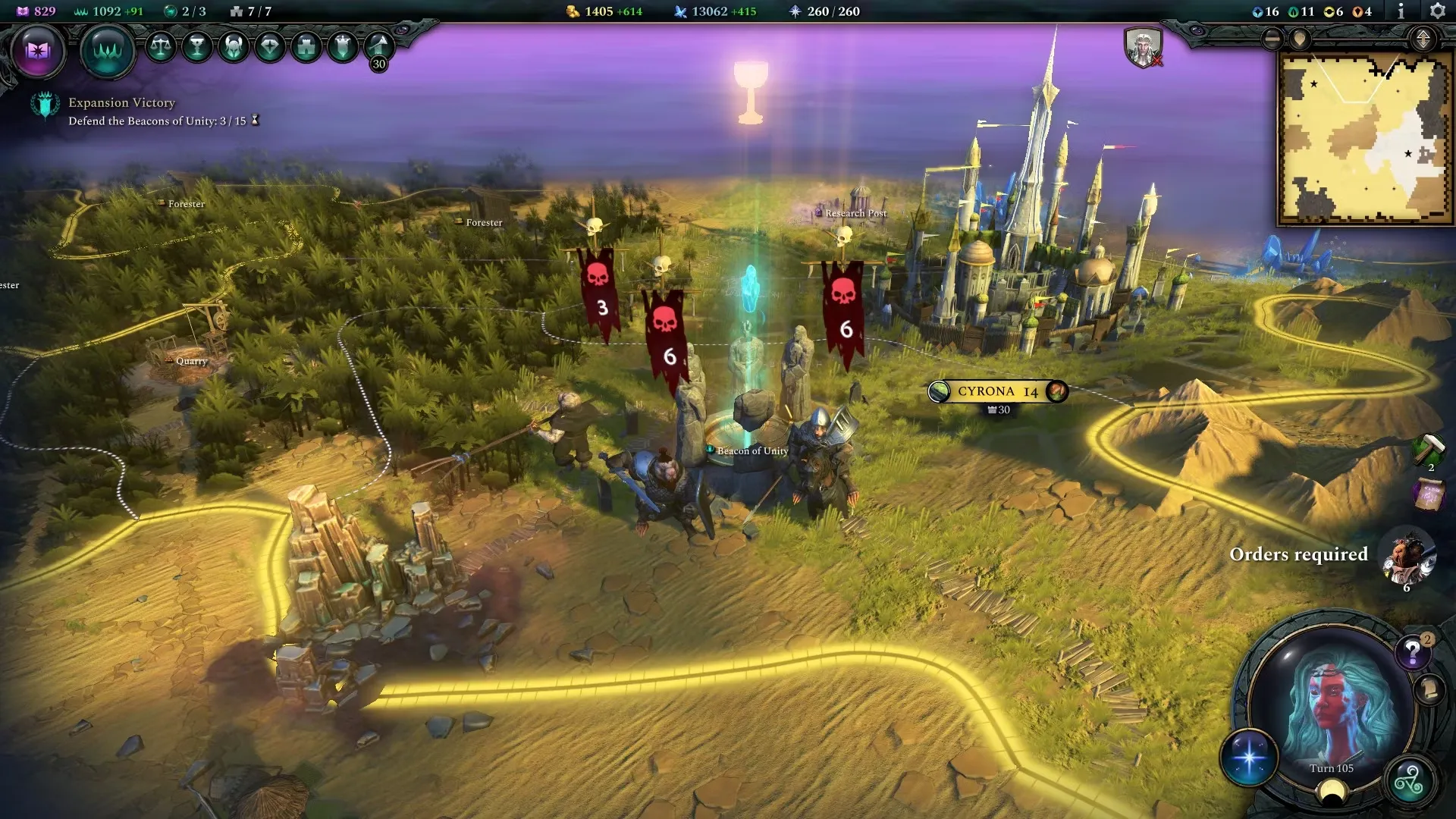Click the banner shield icon
Screen dimensions: 1456x819
343,47
